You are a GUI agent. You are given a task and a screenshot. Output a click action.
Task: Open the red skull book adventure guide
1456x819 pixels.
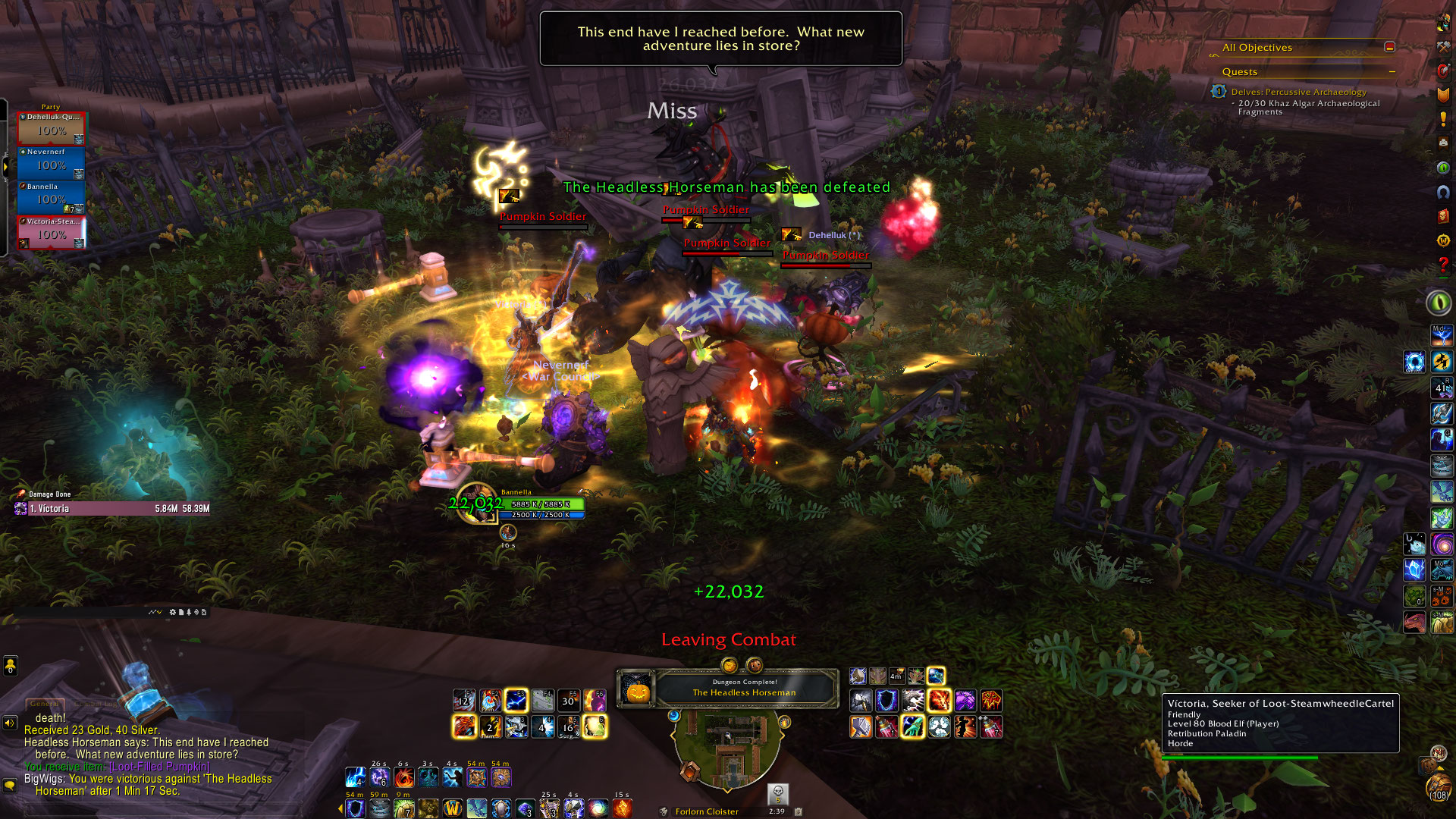click(1443, 216)
